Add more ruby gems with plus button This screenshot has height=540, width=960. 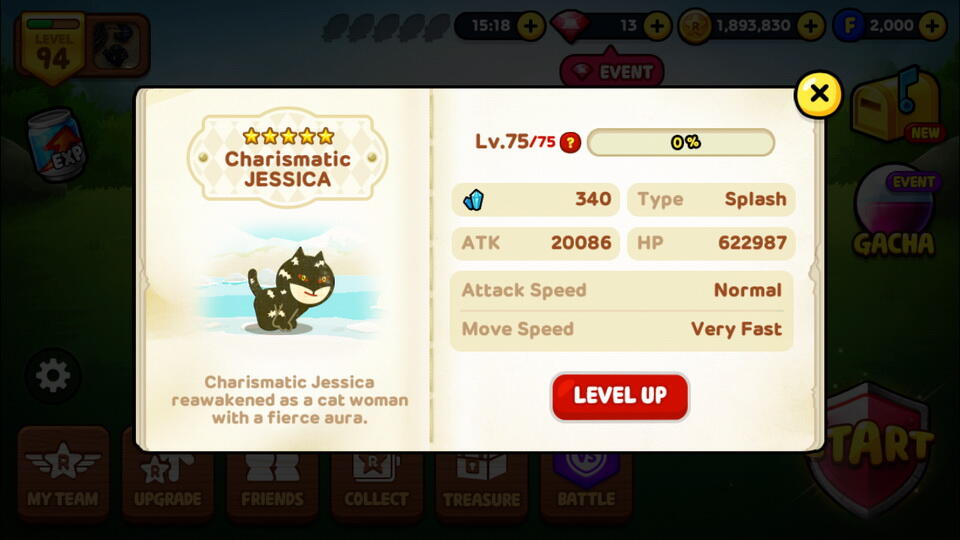click(657, 25)
